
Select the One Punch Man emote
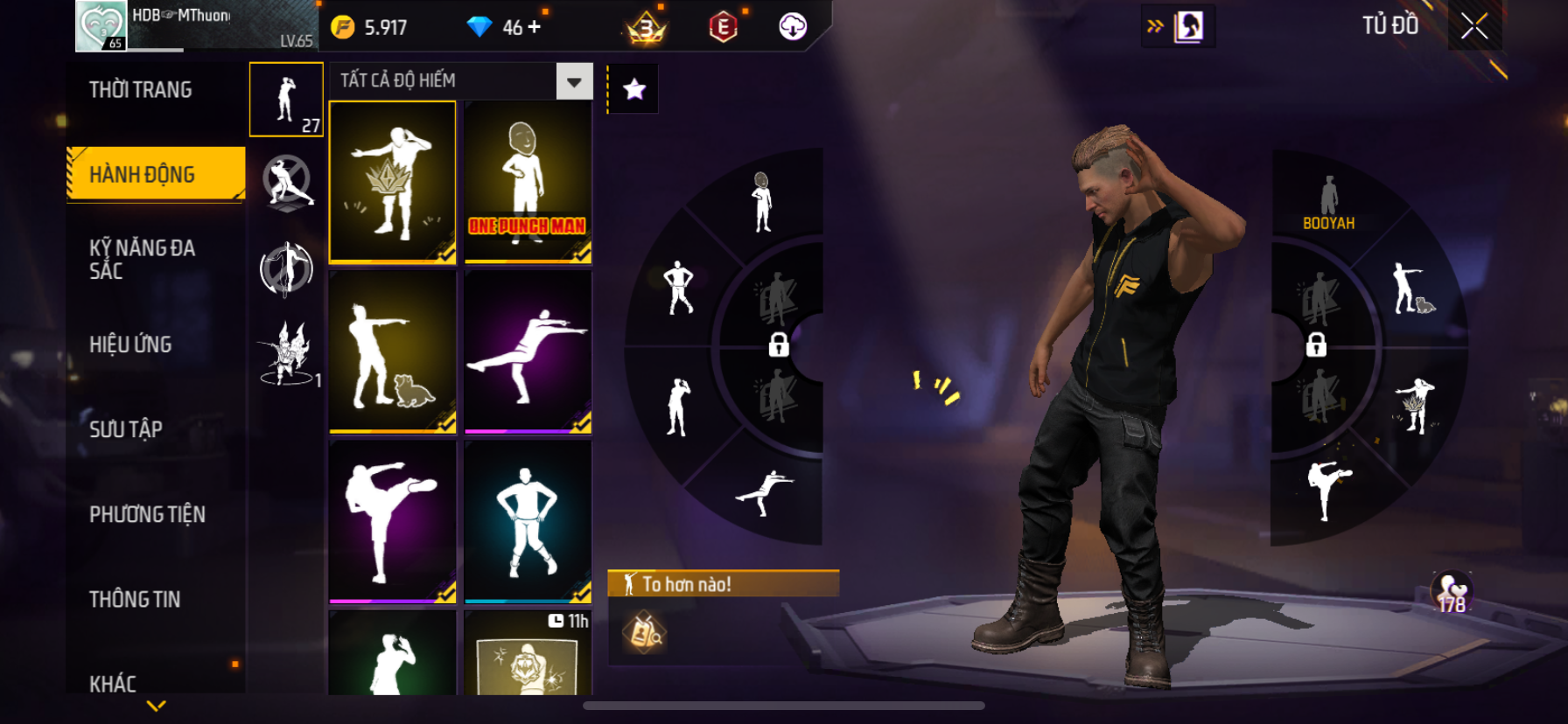coord(528,182)
